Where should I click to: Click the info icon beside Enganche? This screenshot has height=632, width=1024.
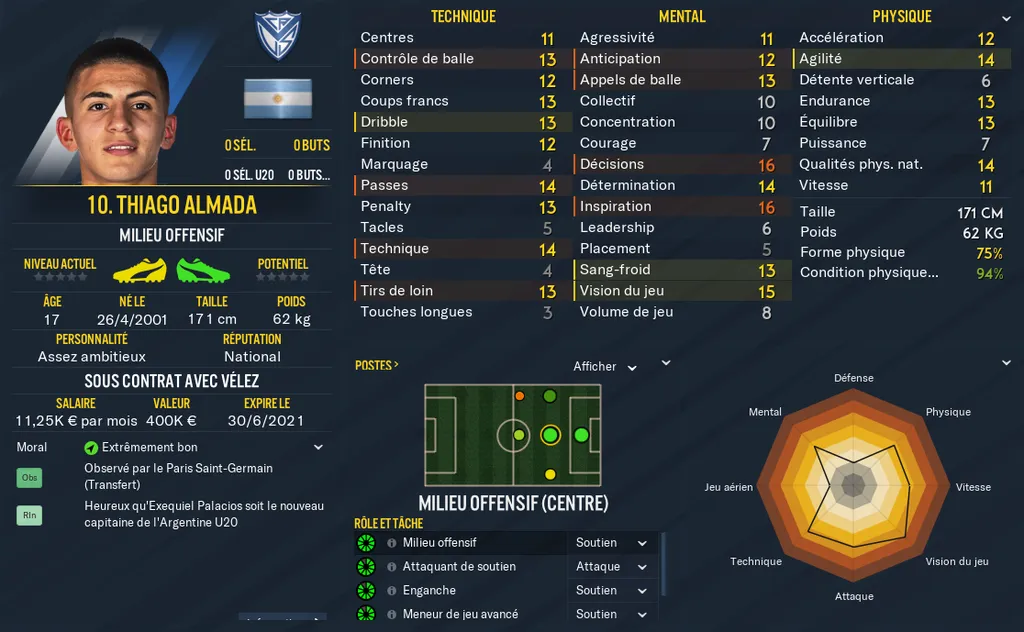[x=391, y=591]
